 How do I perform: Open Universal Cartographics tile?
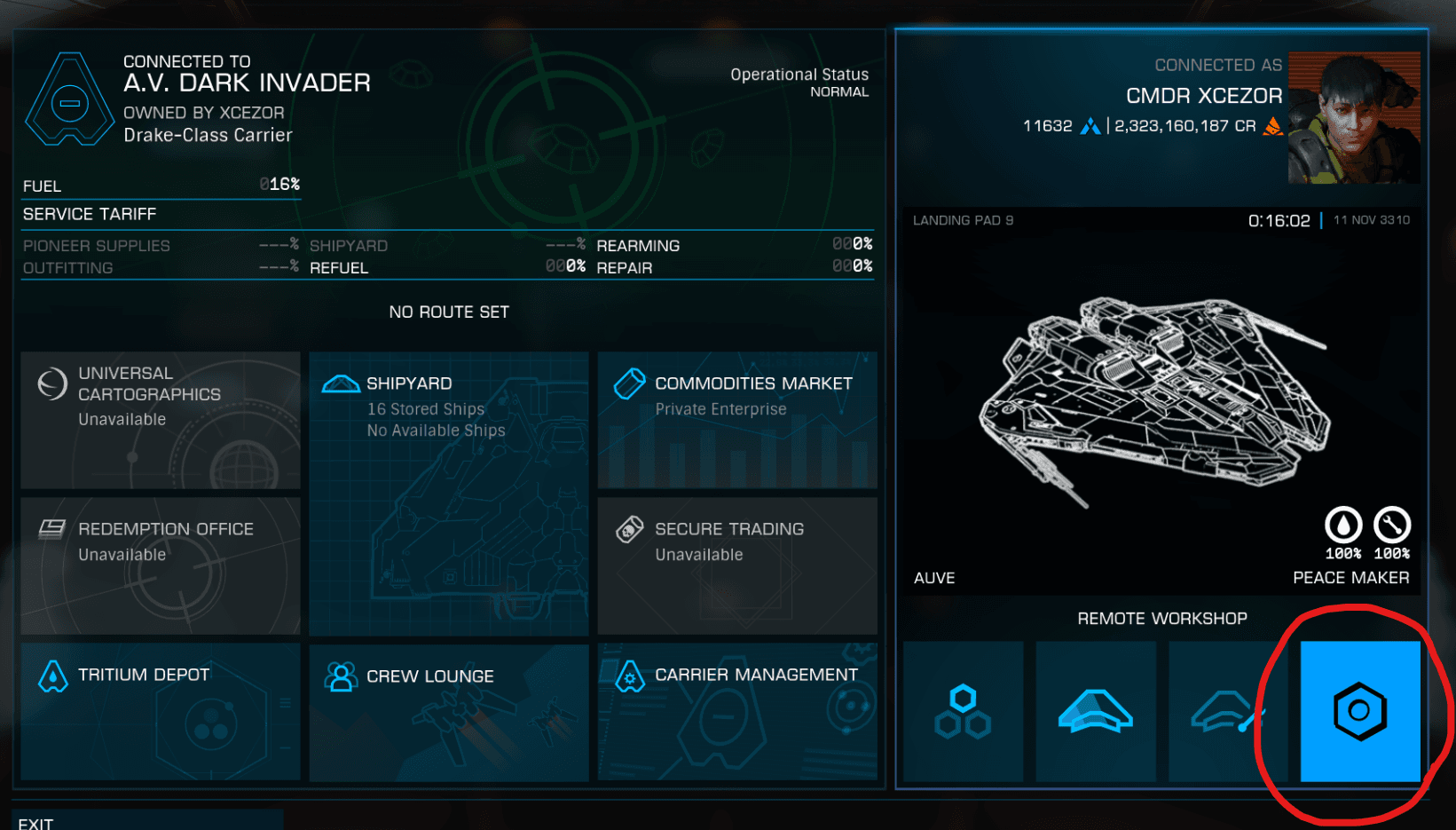[x=161, y=420]
